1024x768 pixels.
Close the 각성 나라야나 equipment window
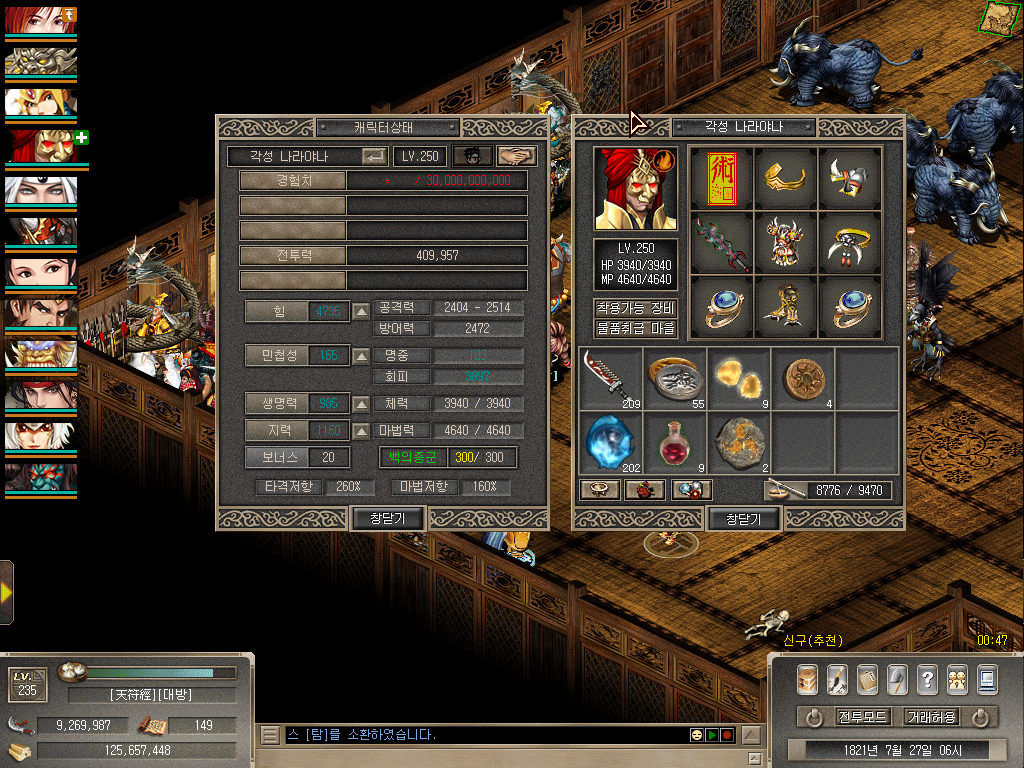[743, 519]
